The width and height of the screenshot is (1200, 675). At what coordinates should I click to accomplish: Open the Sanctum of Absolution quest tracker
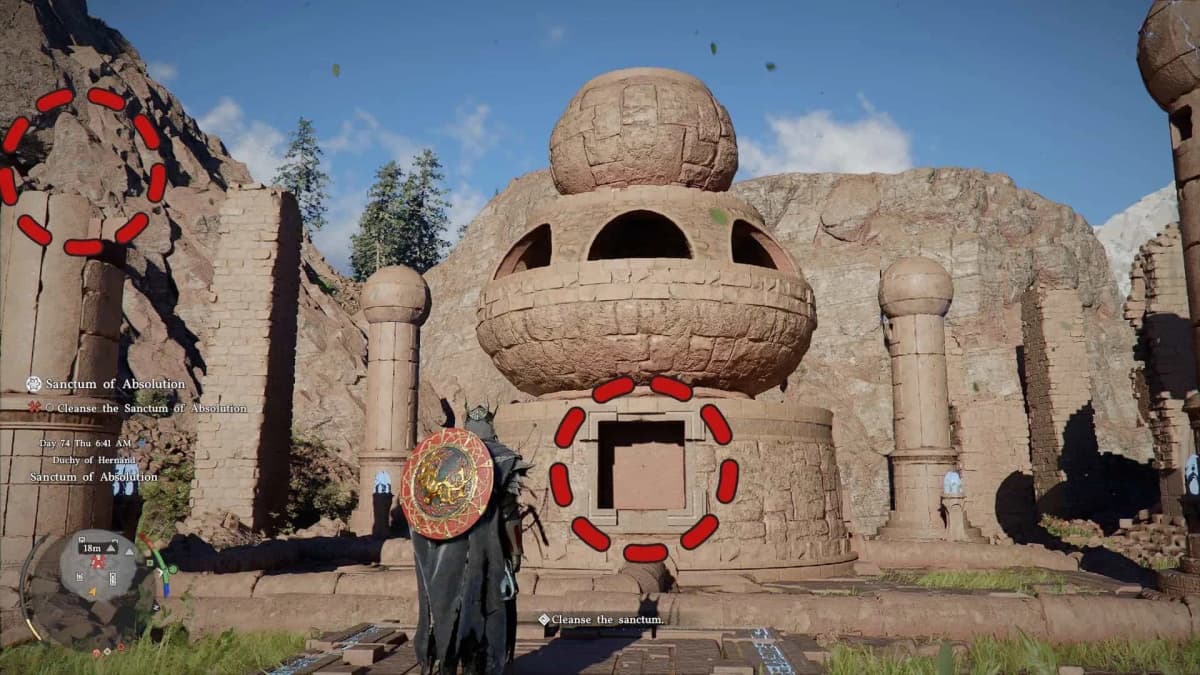tap(105, 384)
